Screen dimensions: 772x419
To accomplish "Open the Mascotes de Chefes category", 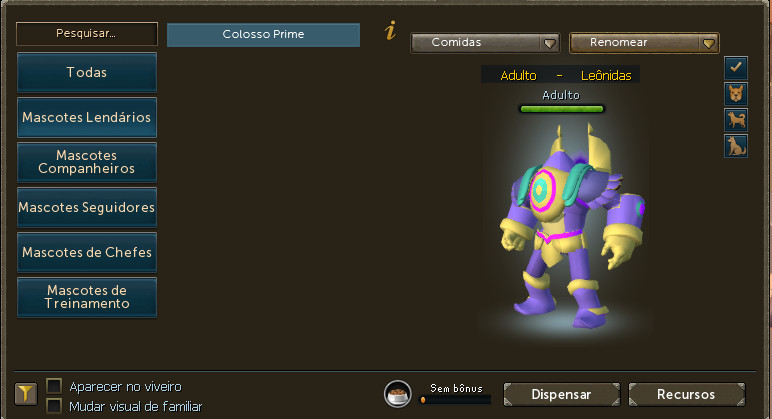I will pyautogui.click(x=87, y=252).
